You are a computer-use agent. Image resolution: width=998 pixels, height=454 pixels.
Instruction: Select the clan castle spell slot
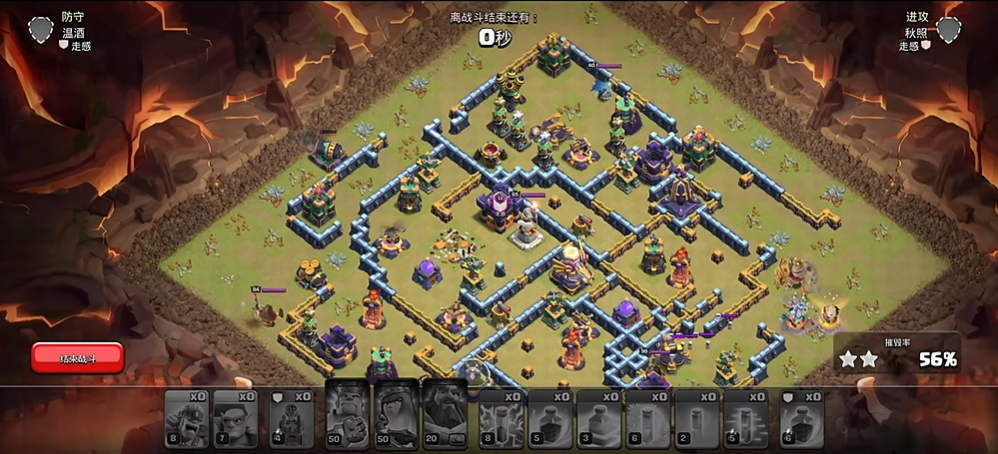pyautogui.click(x=802, y=418)
